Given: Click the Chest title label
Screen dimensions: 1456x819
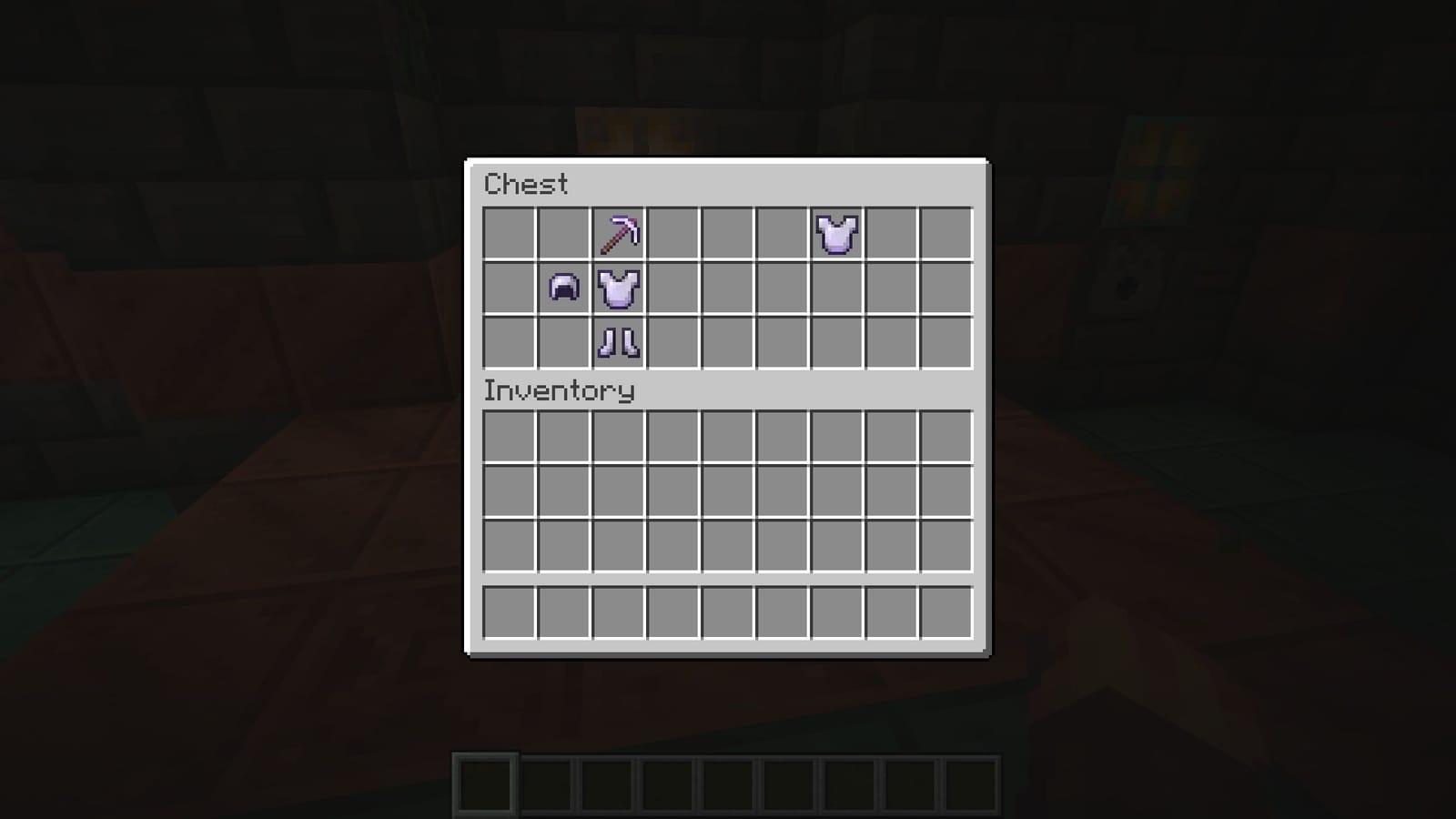Looking at the screenshot, I should point(526,185).
